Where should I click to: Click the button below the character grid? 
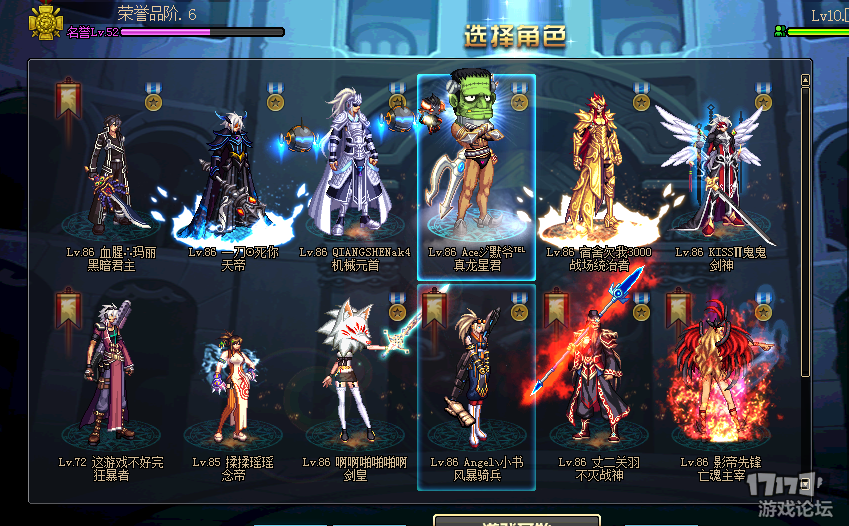pyautogui.click(x=516, y=521)
